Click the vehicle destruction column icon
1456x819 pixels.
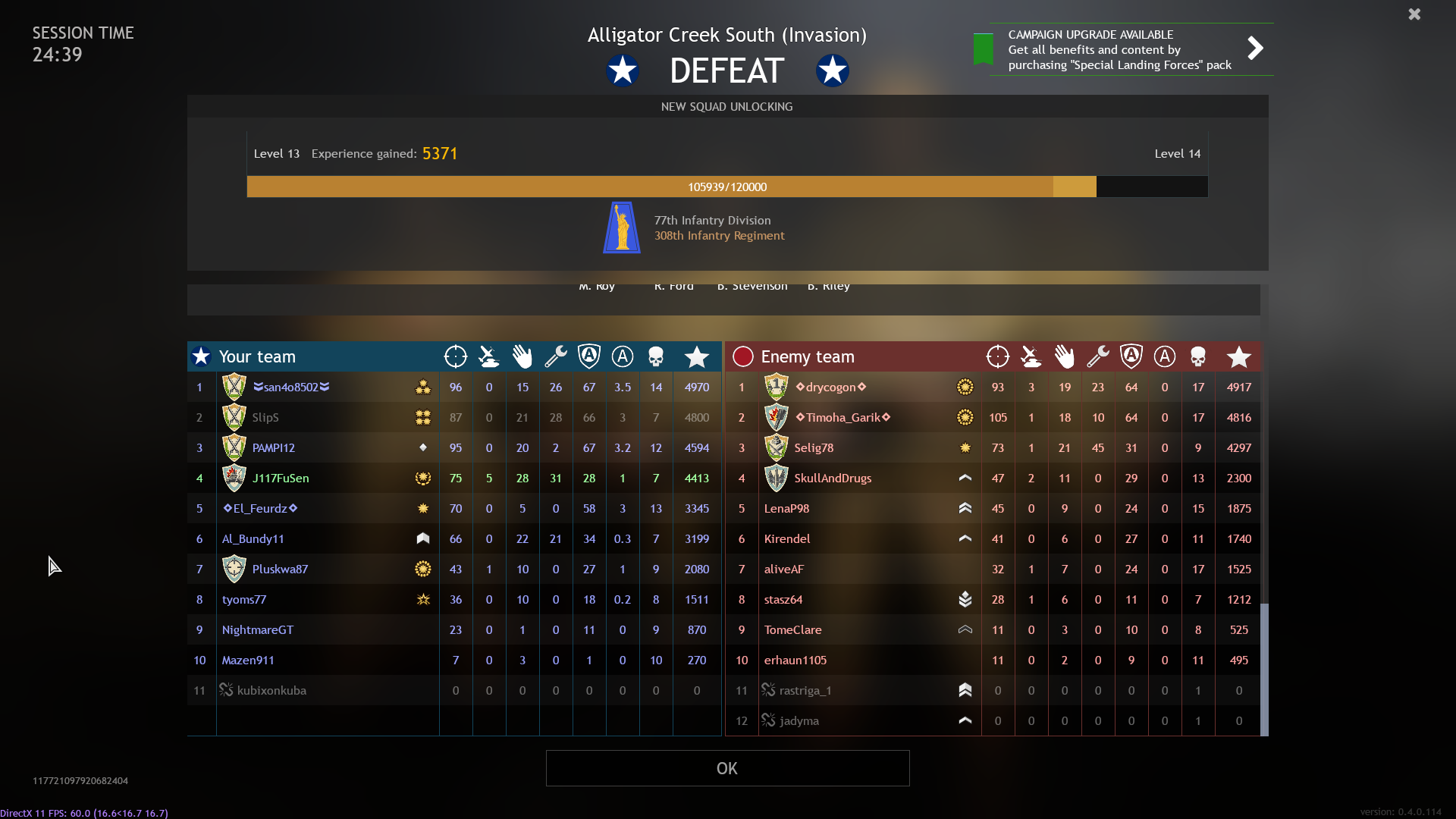click(489, 356)
